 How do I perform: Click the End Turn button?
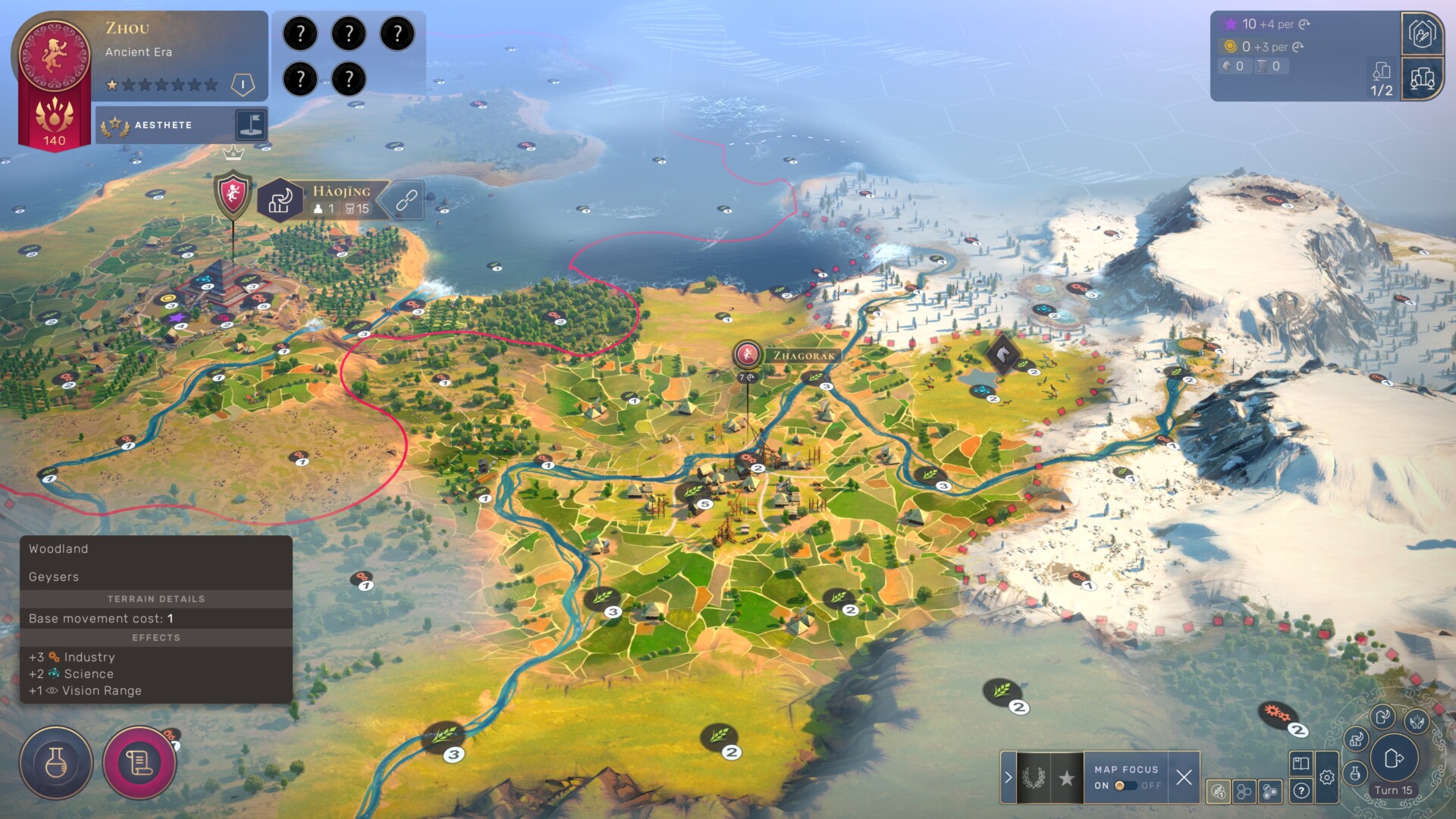pyautogui.click(x=1394, y=758)
